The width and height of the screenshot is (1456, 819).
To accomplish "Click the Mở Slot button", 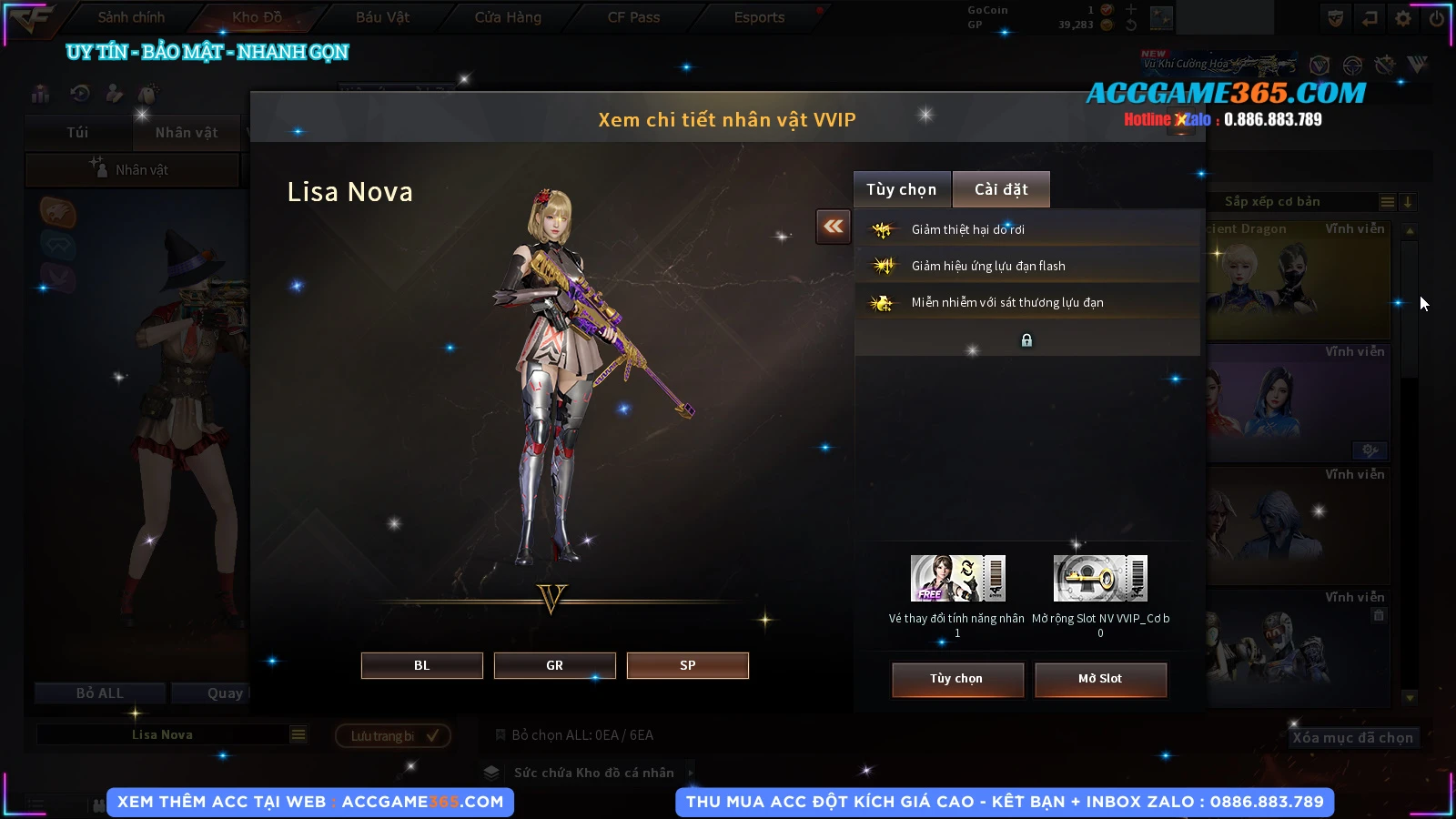I will pos(1099,679).
